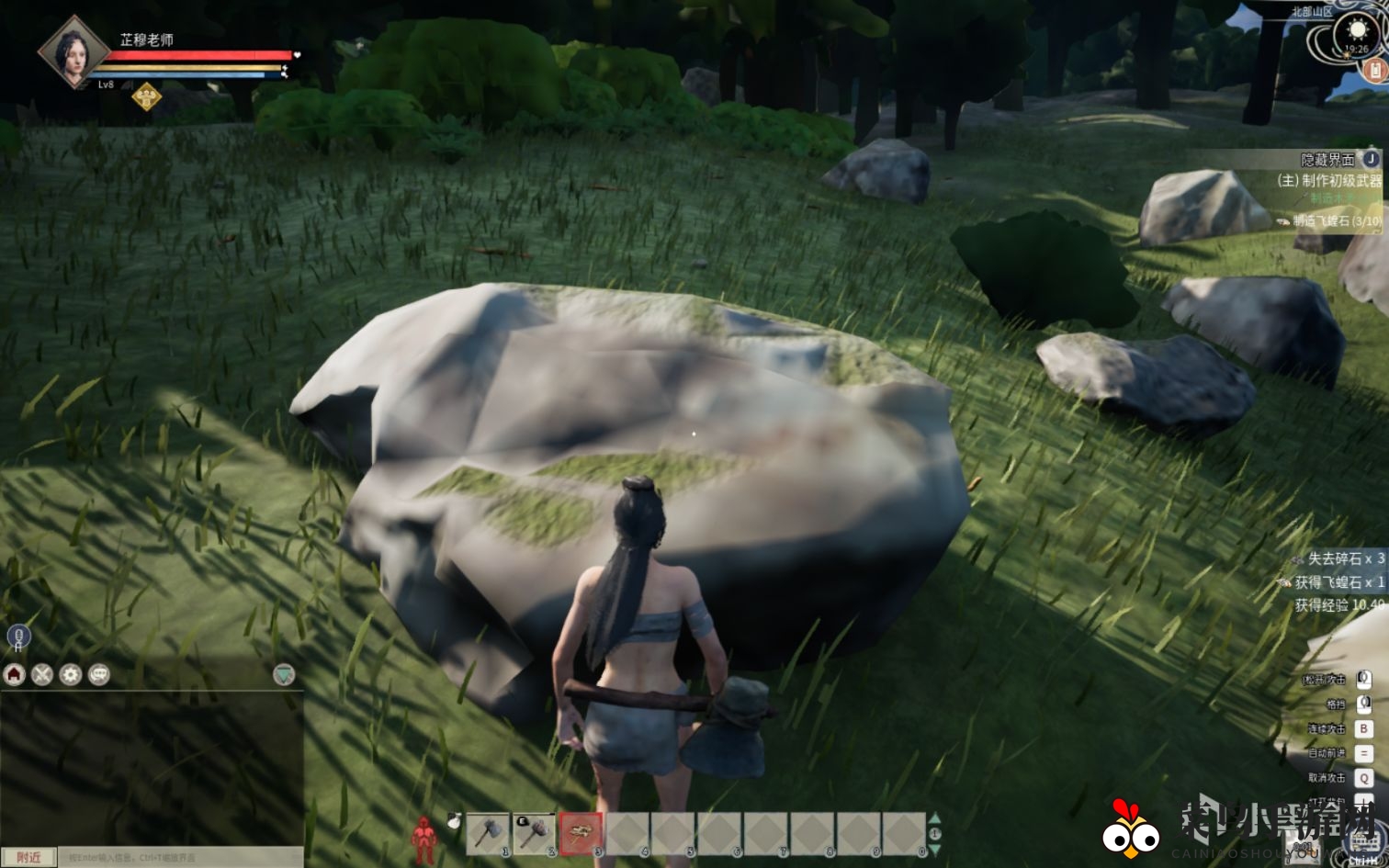Image resolution: width=1389 pixels, height=868 pixels.
Task: Select the stone axe in hotbar slot 1
Action: pos(488,833)
